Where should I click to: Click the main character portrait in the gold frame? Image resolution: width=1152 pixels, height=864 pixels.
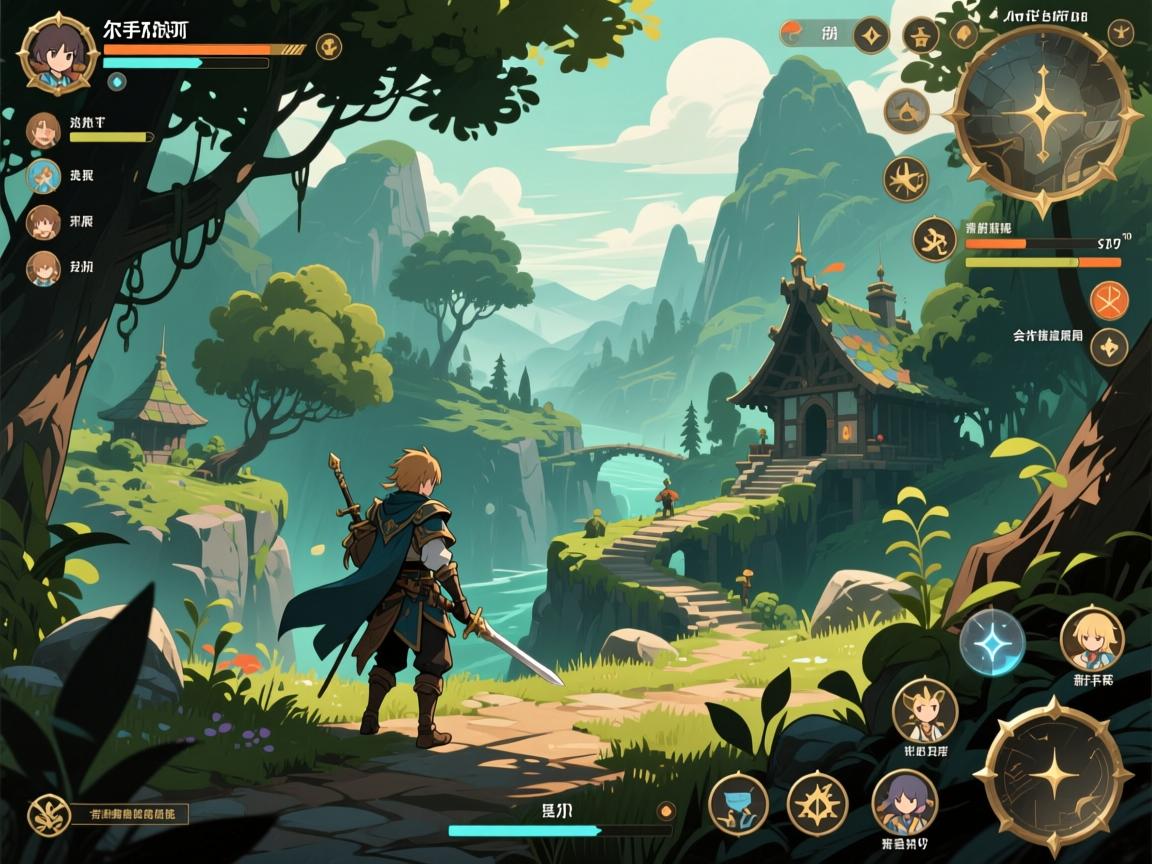pos(58,52)
